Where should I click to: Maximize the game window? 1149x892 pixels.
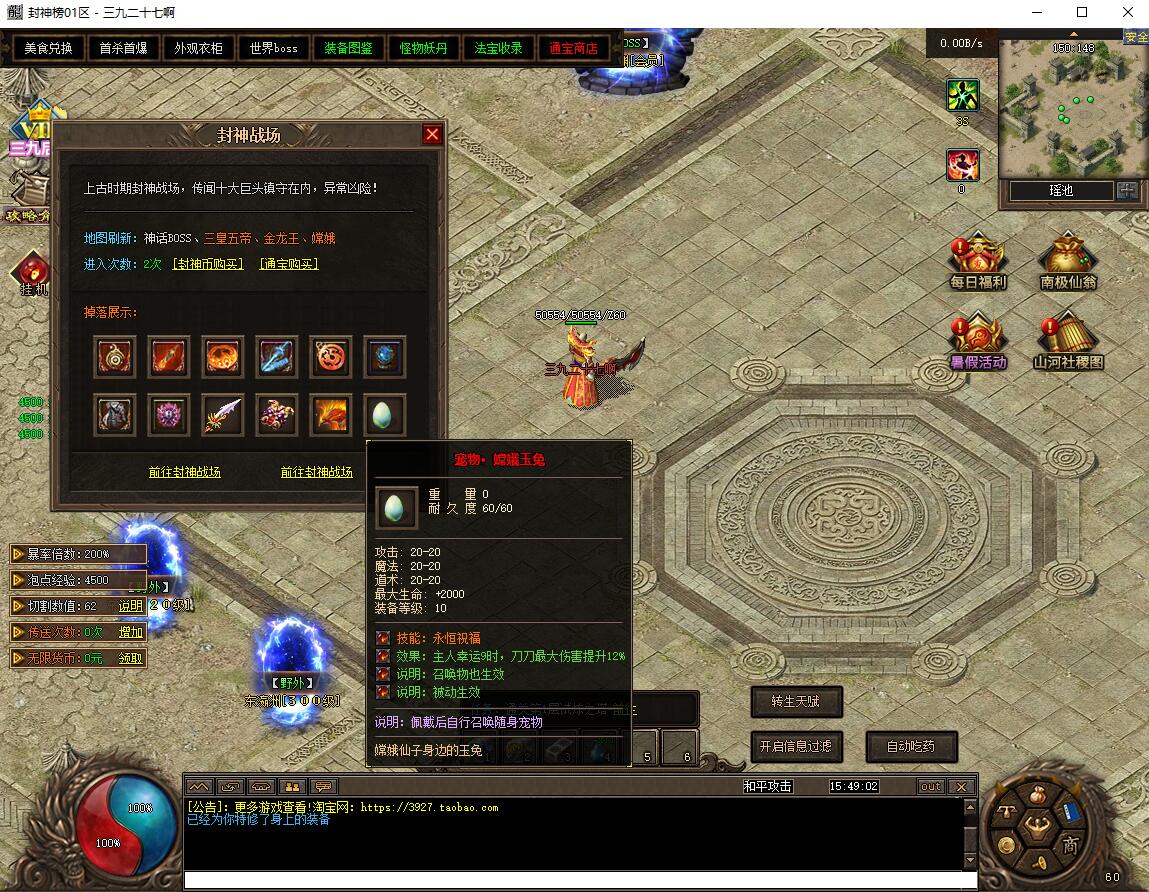1082,13
